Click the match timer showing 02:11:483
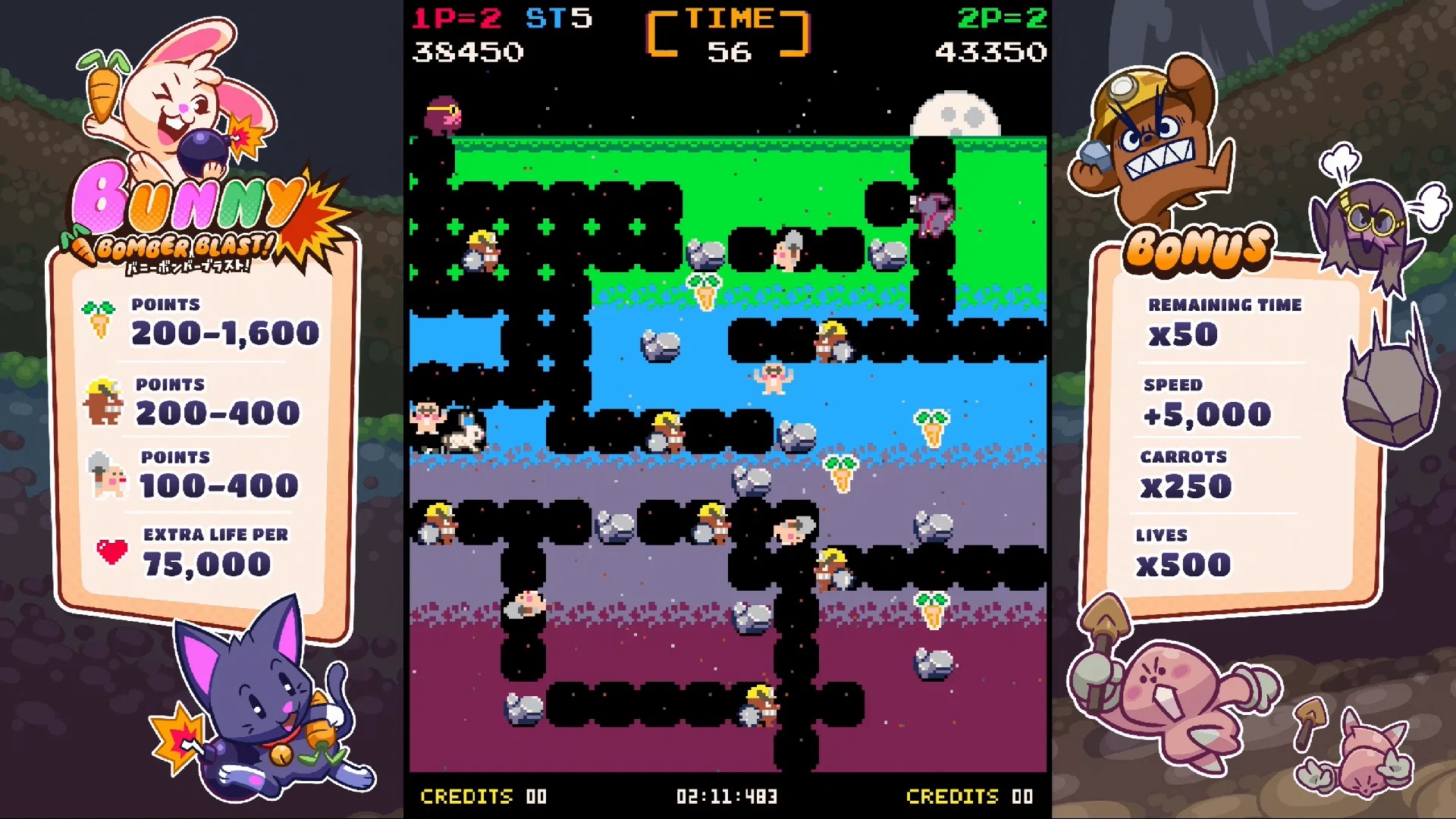This screenshot has width=1456, height=819. [726, 796]
